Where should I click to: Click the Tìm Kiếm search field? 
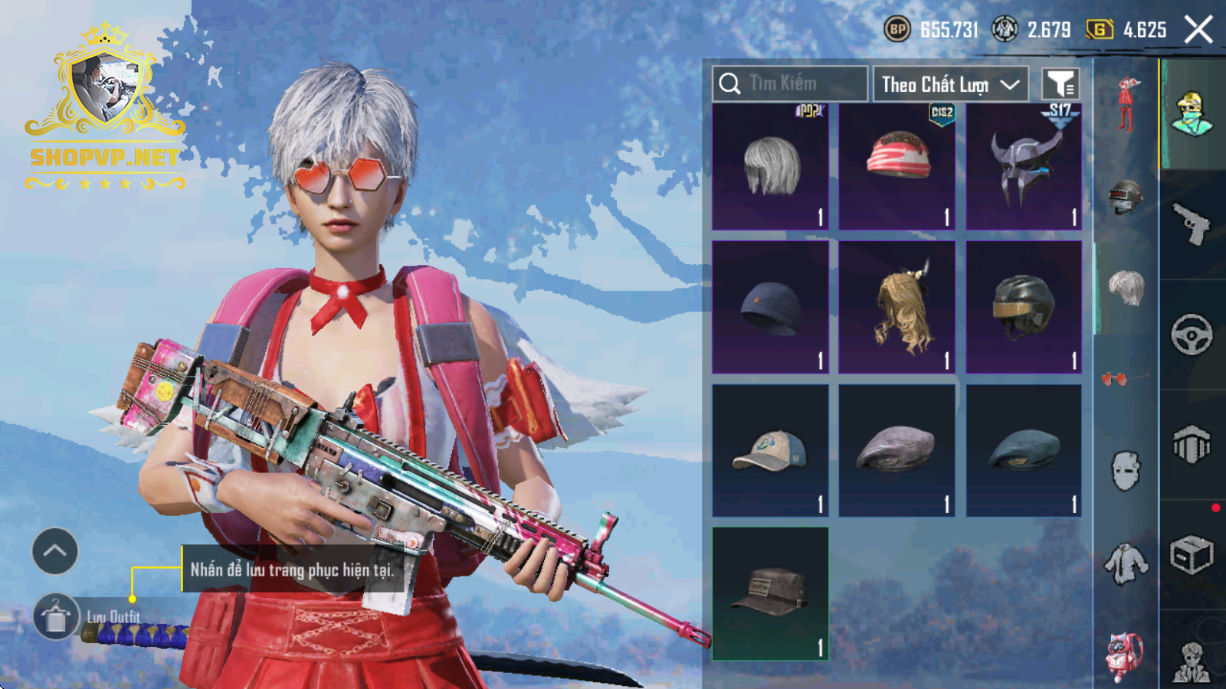(x=790, y=84)
